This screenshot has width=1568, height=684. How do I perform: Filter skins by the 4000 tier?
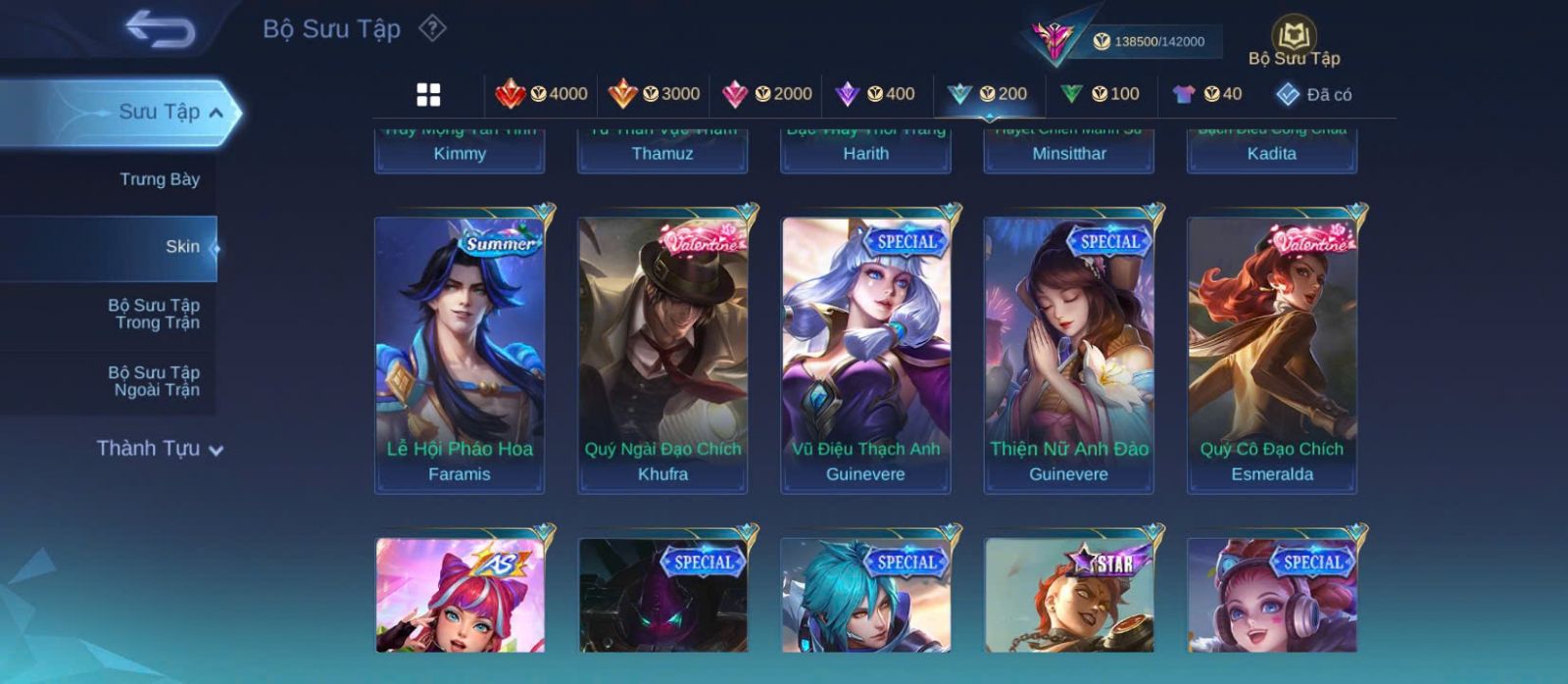542,94
